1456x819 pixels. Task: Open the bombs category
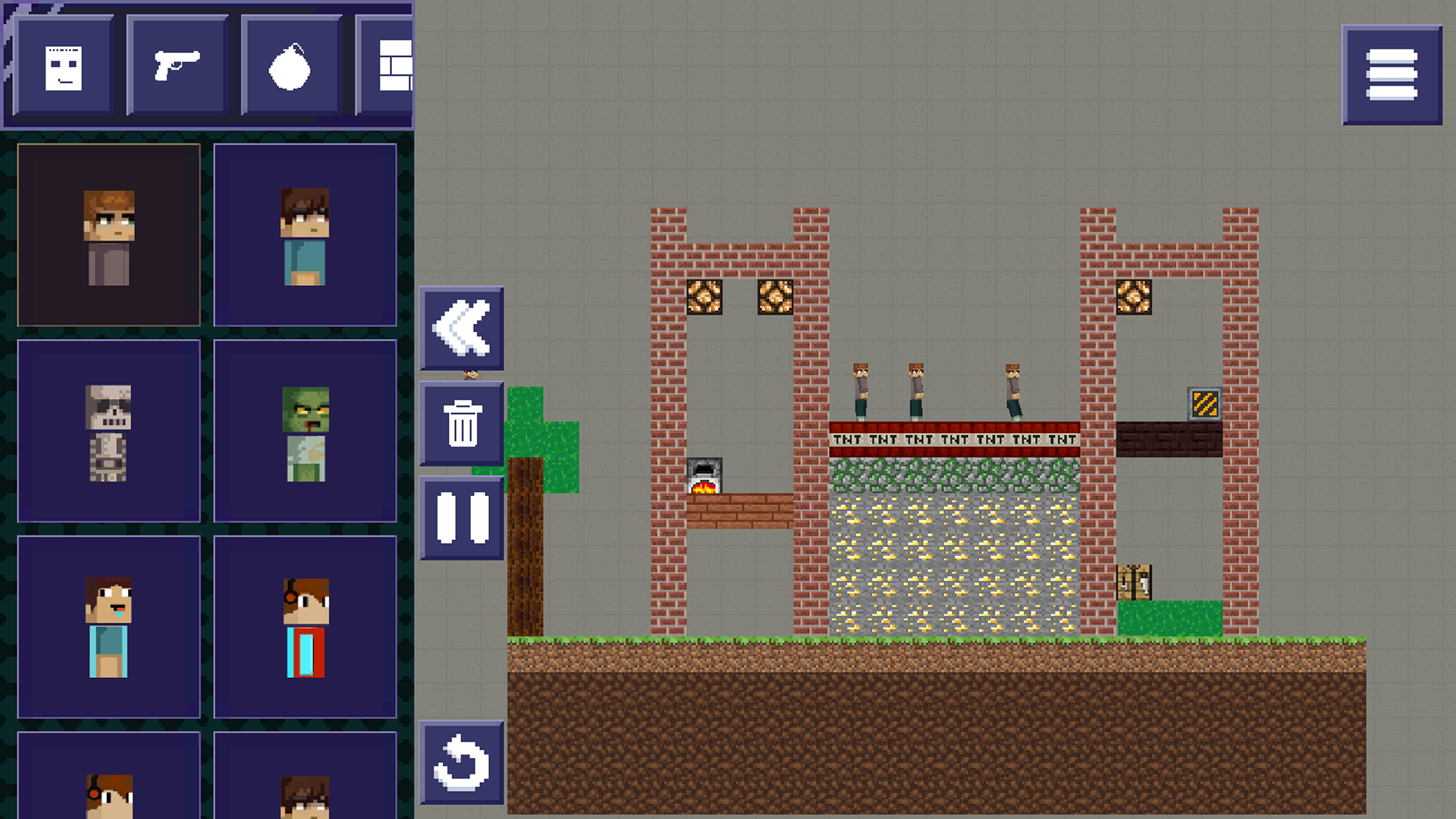pos(290,66)
